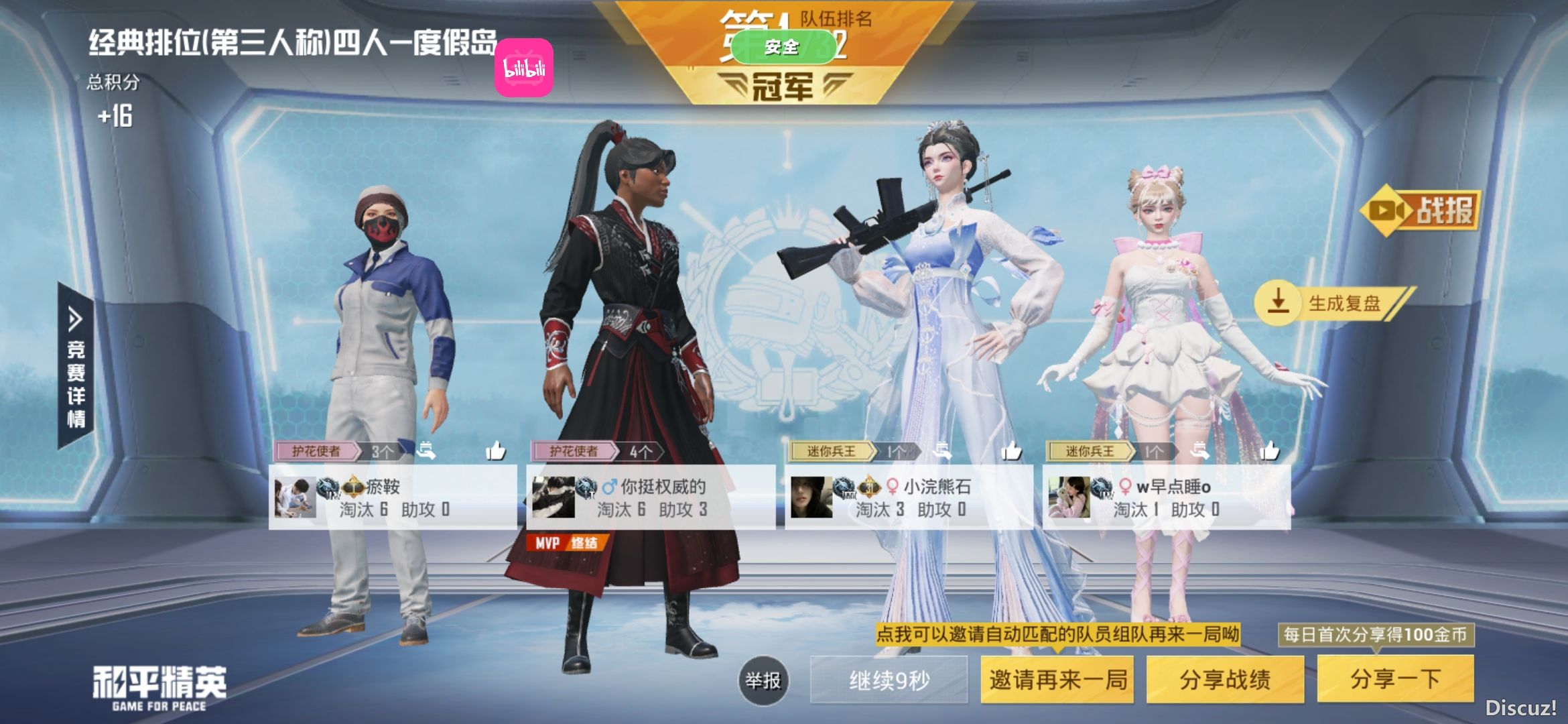Share results with 分享战绩
The image size is (1568, 724).
tap(1225, 680)
